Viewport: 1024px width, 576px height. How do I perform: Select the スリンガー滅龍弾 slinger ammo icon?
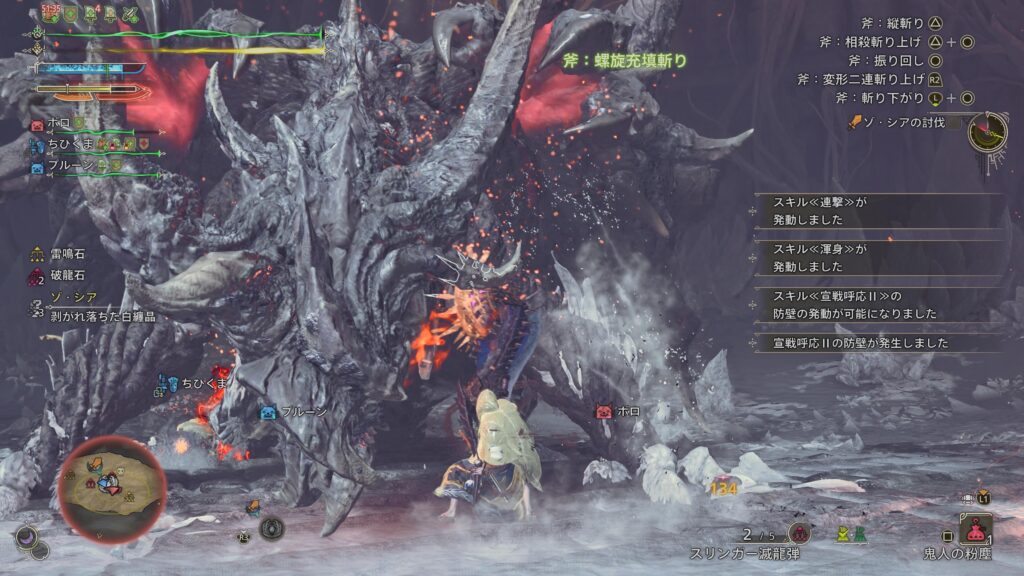(x=798, y=532)
